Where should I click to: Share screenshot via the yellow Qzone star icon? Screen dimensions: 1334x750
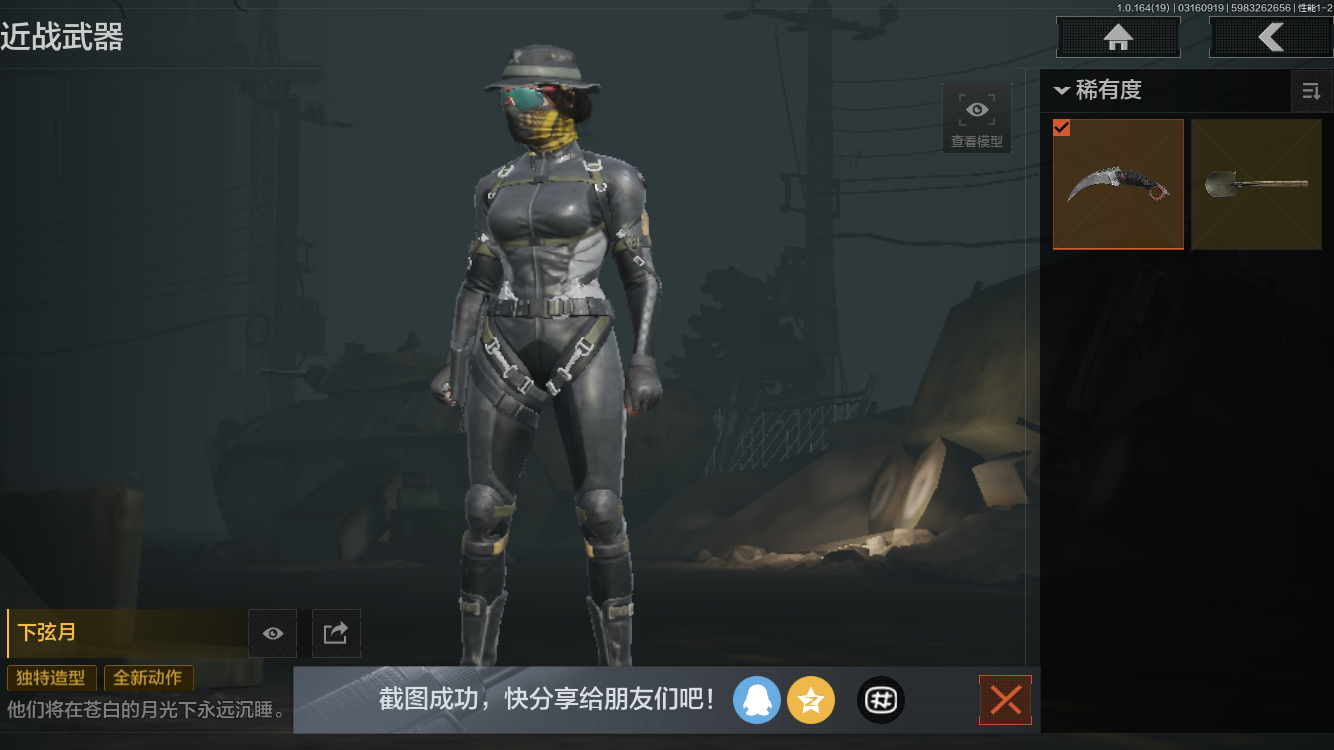811,700
